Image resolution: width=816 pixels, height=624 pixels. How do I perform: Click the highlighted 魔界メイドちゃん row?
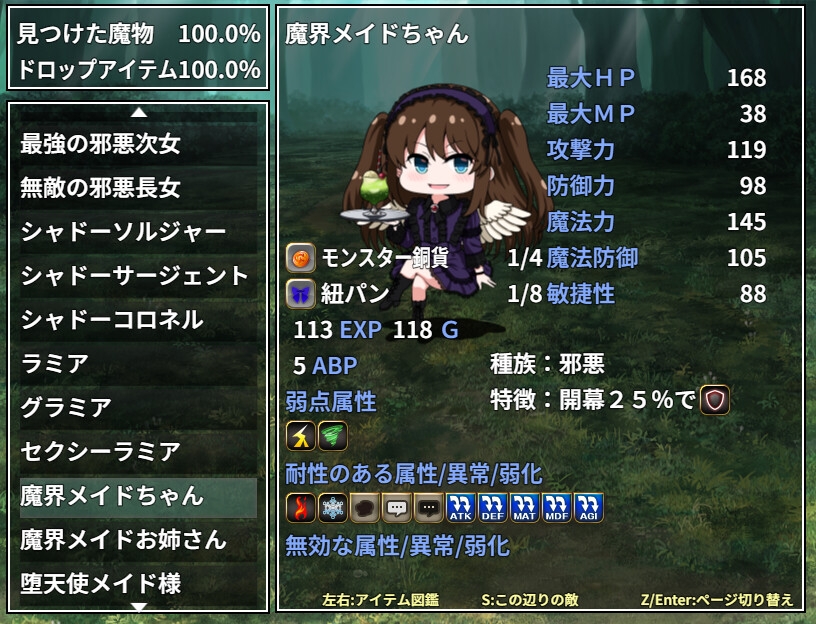click(x=138, y=496)
